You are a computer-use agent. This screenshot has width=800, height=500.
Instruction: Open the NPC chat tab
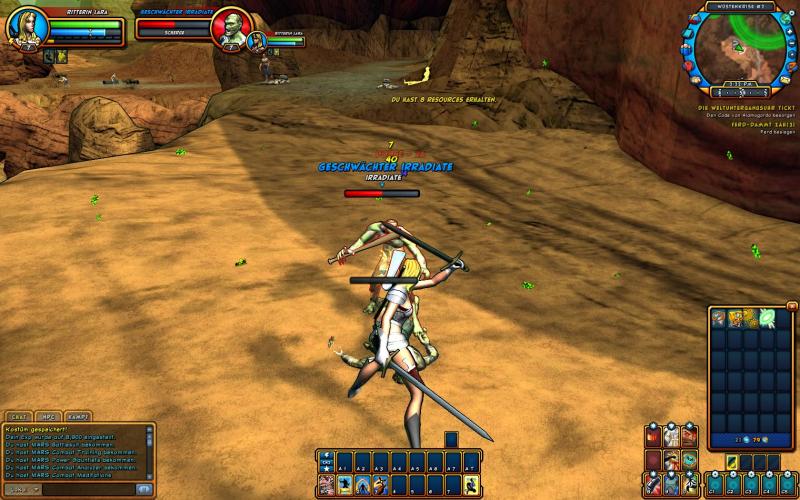tap(47, 415)
